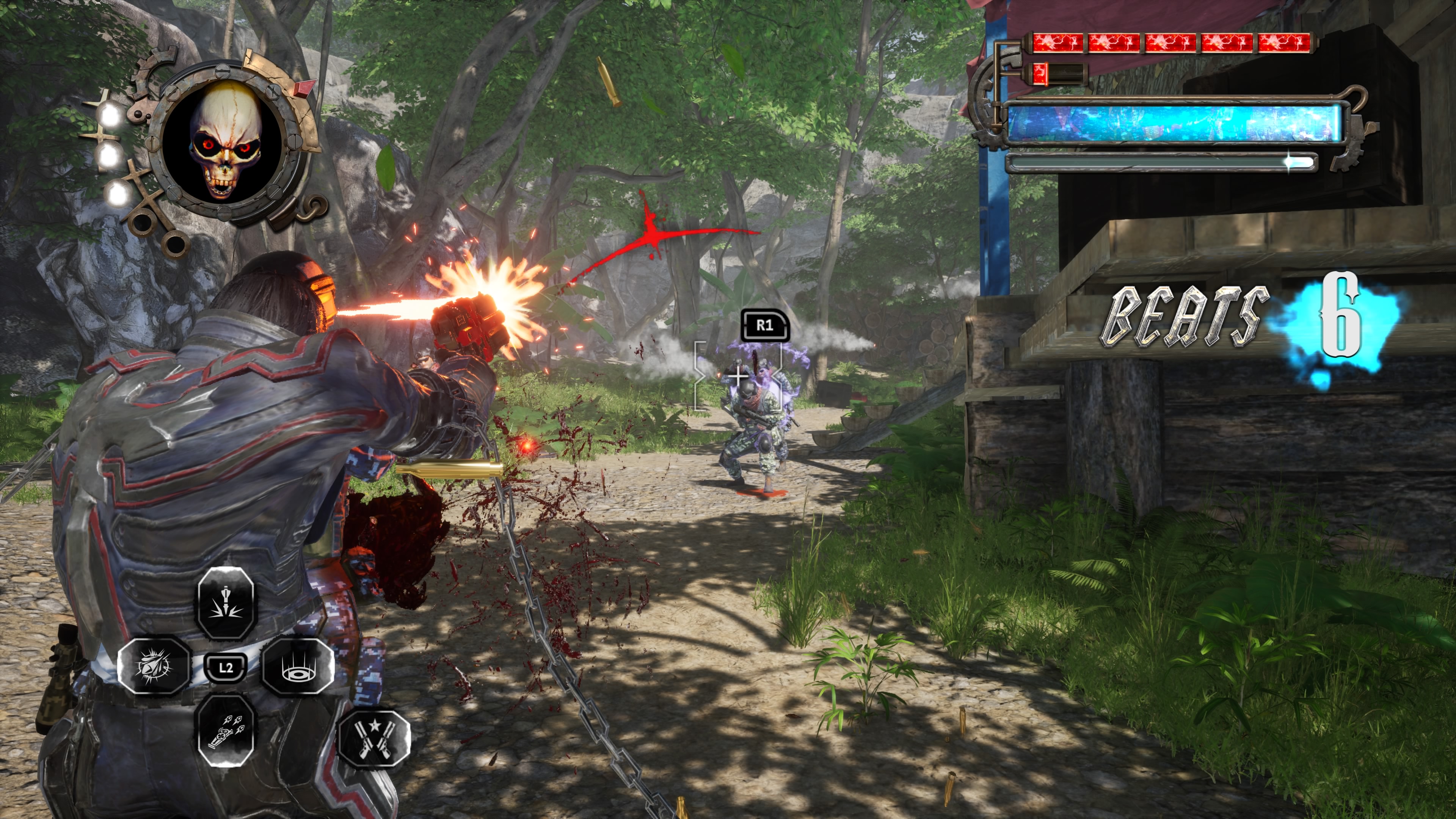Use the exploding rocket burst skill
This screenshot has width=1456, height=819.
click(x=153, y=665)
